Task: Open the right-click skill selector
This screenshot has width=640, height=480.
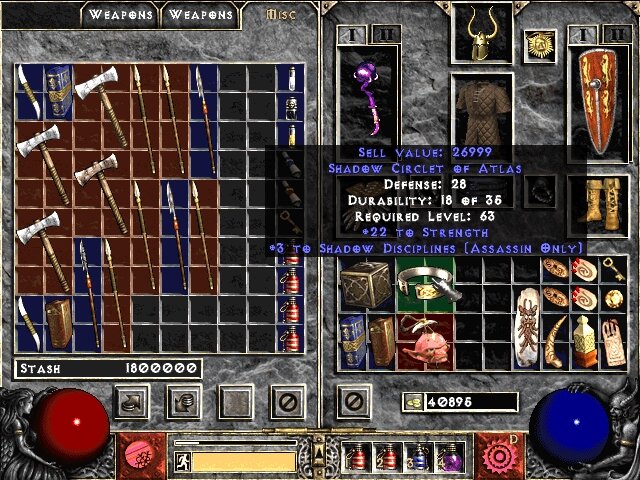Action: point(495,453)
